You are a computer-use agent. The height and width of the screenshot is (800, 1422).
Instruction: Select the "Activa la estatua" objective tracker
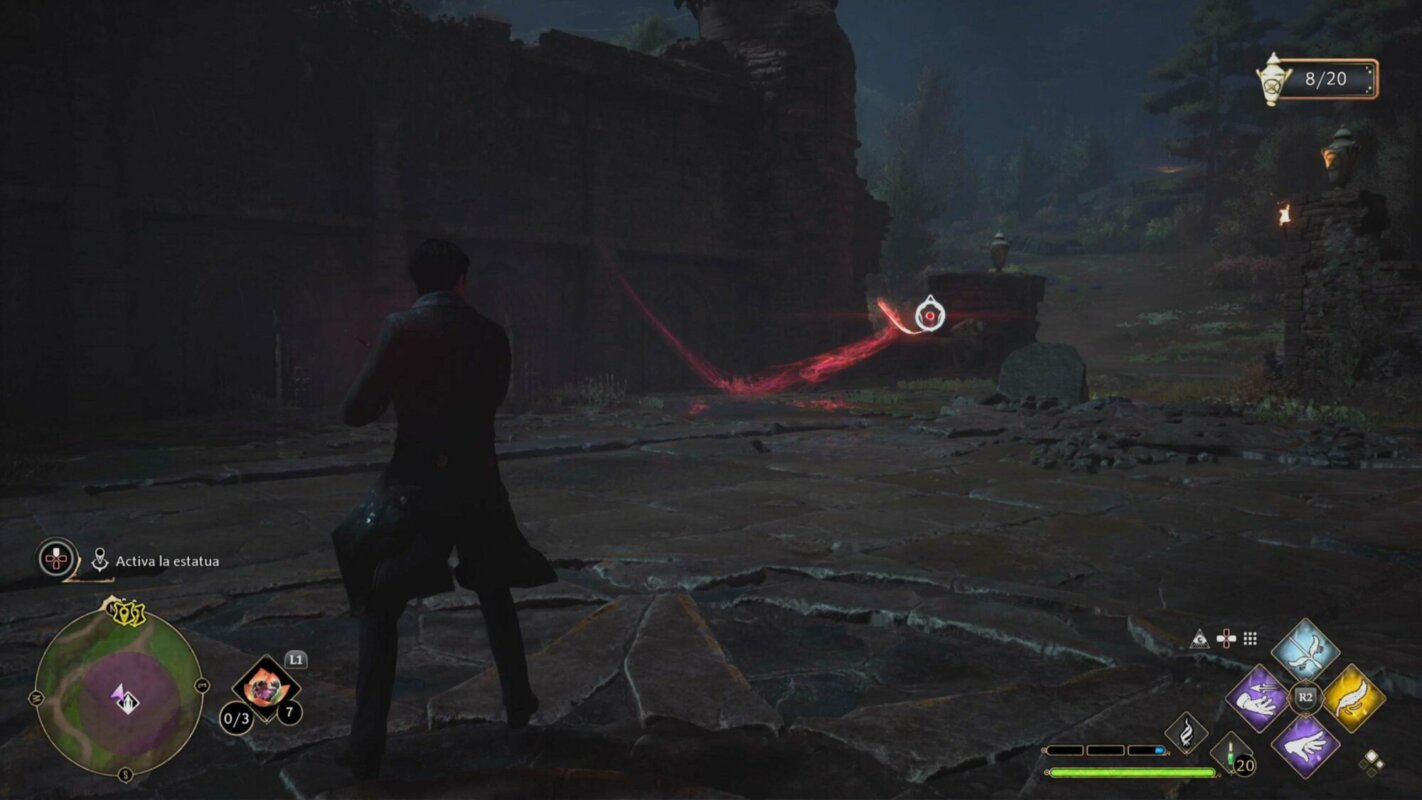pyautogui.click(x=166, y=561)
